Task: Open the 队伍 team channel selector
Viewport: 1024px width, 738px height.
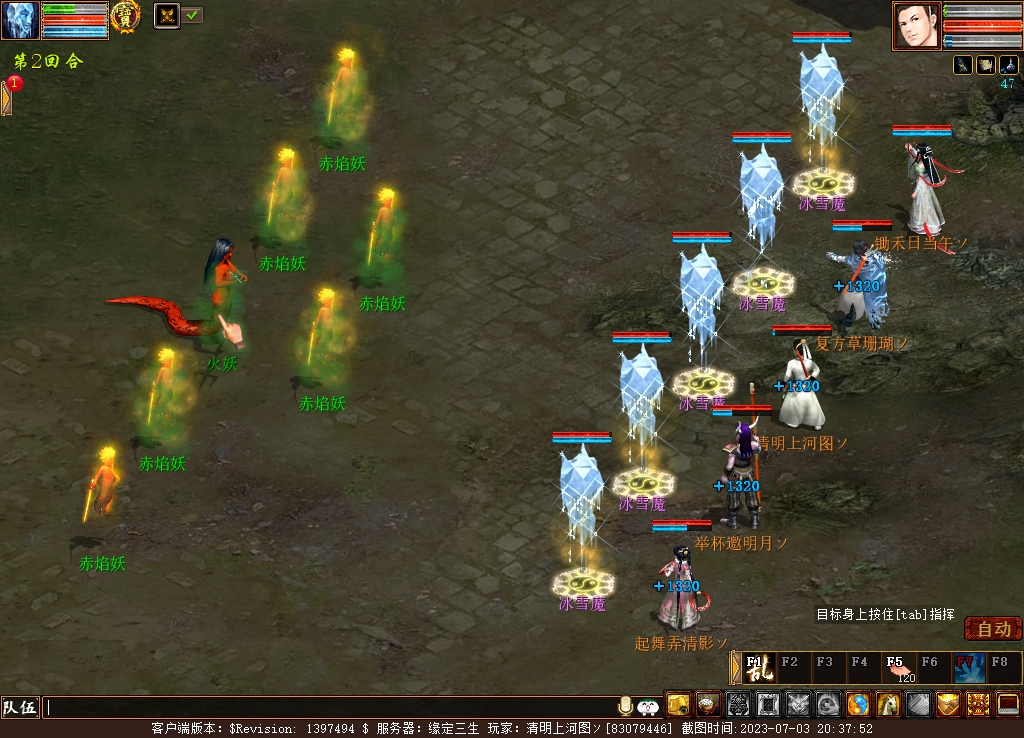Action: [x=20, y=707]
